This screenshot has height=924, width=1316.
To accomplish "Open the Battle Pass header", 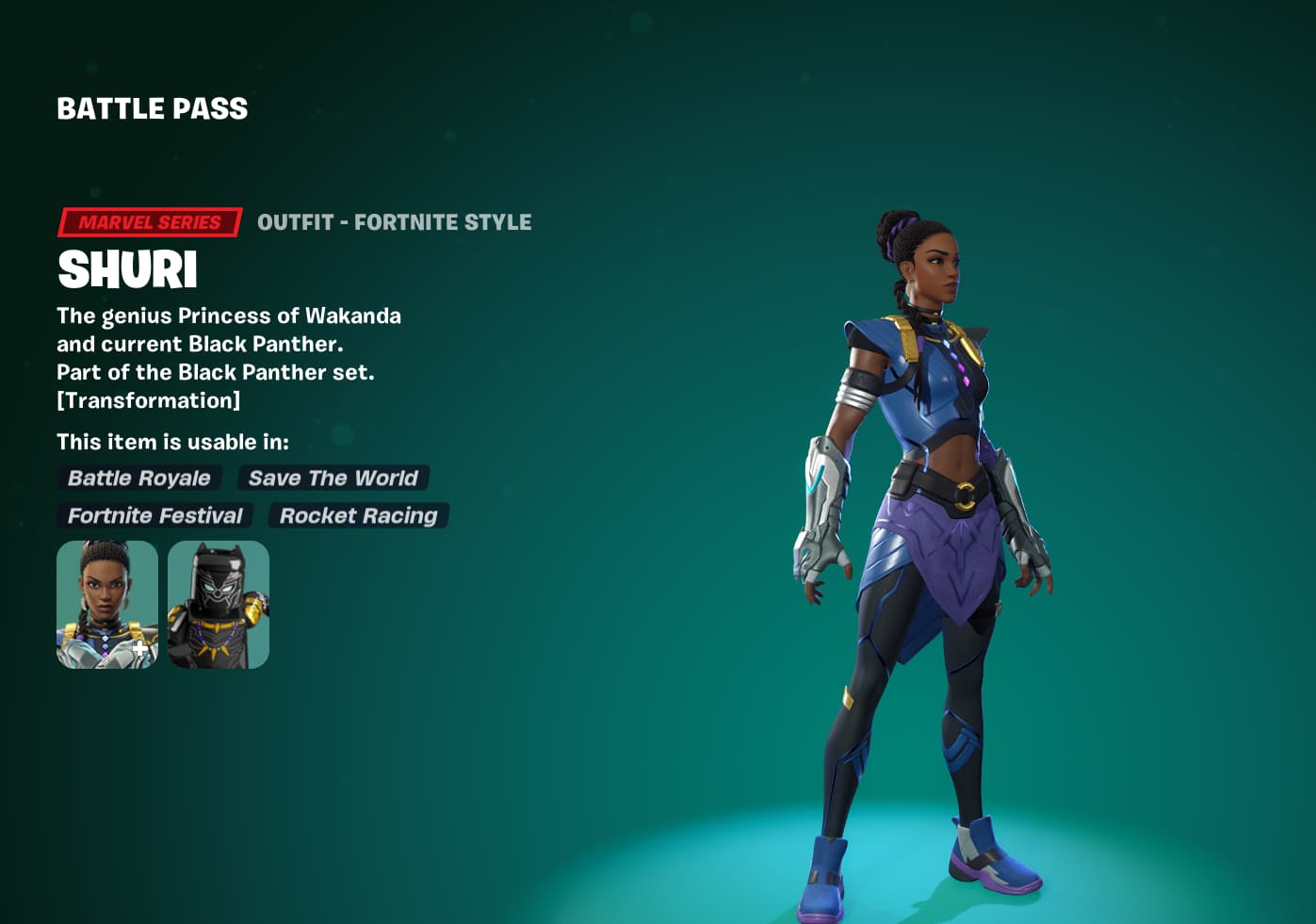I will tap(152, 108).
